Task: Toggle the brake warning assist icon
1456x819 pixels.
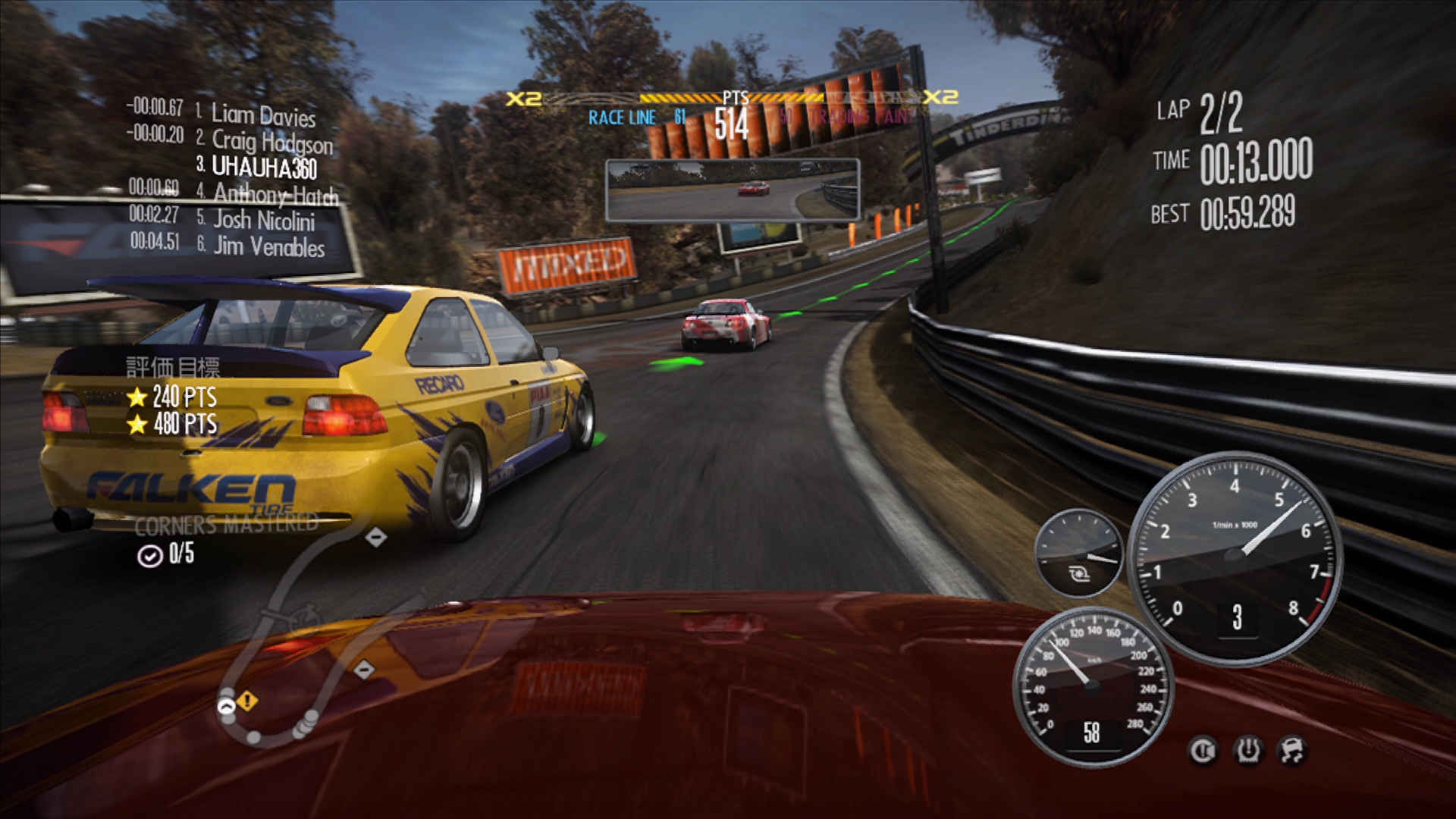Action: pos(1203,750)
